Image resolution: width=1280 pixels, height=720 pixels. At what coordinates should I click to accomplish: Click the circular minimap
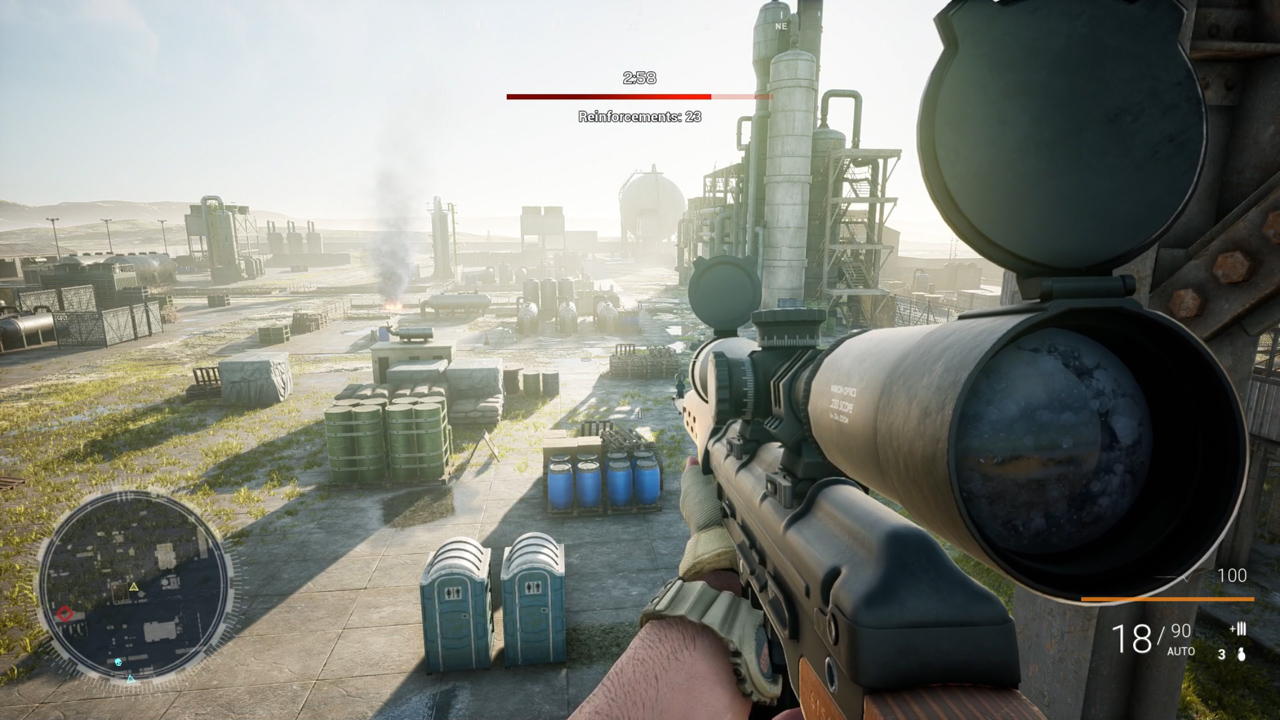pyautogui.click(x=135, y=586)
